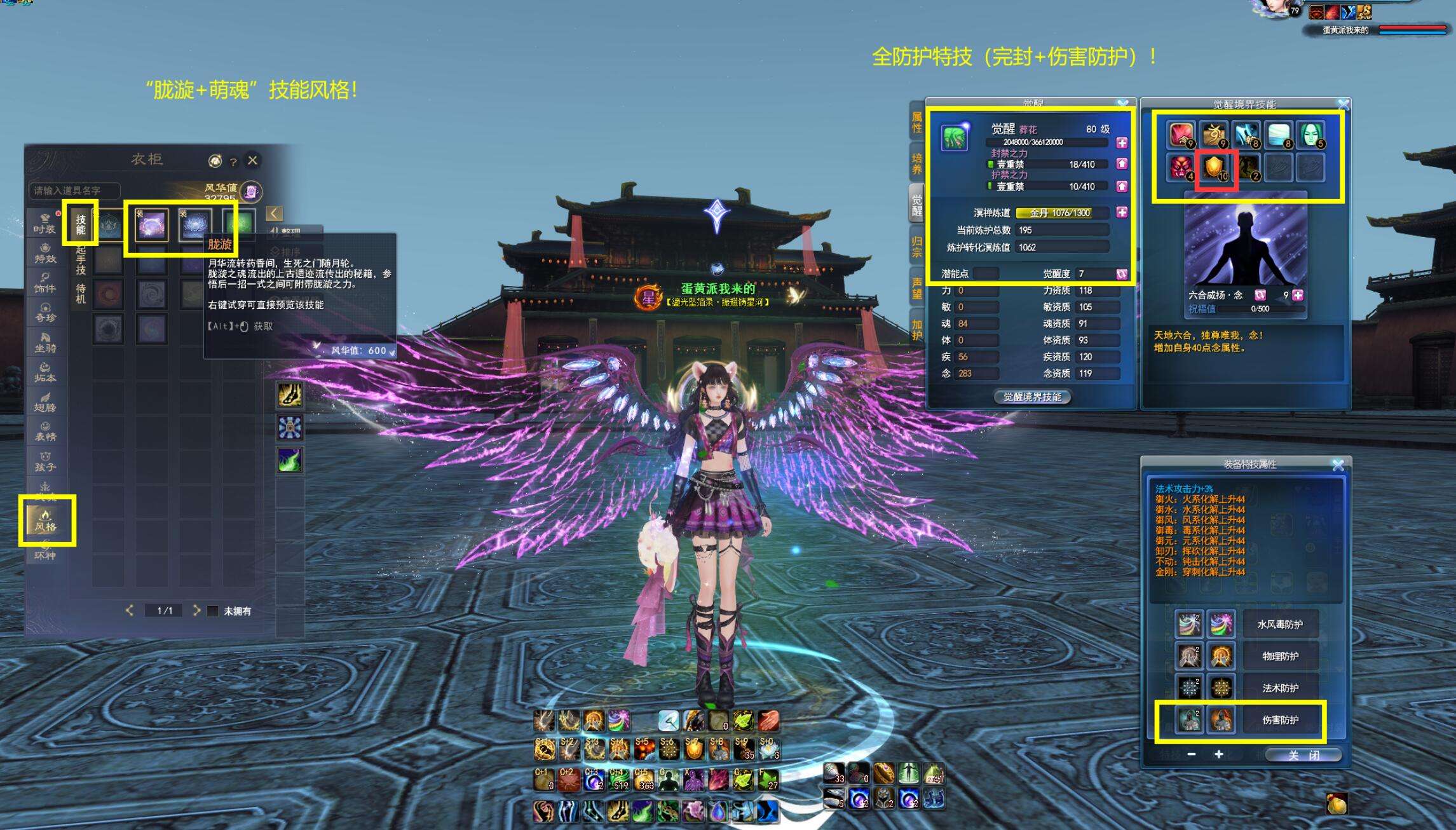Close the 装备特技属性 window with the X
The width and height of the screenshot is (1456, 830).
1337,465
